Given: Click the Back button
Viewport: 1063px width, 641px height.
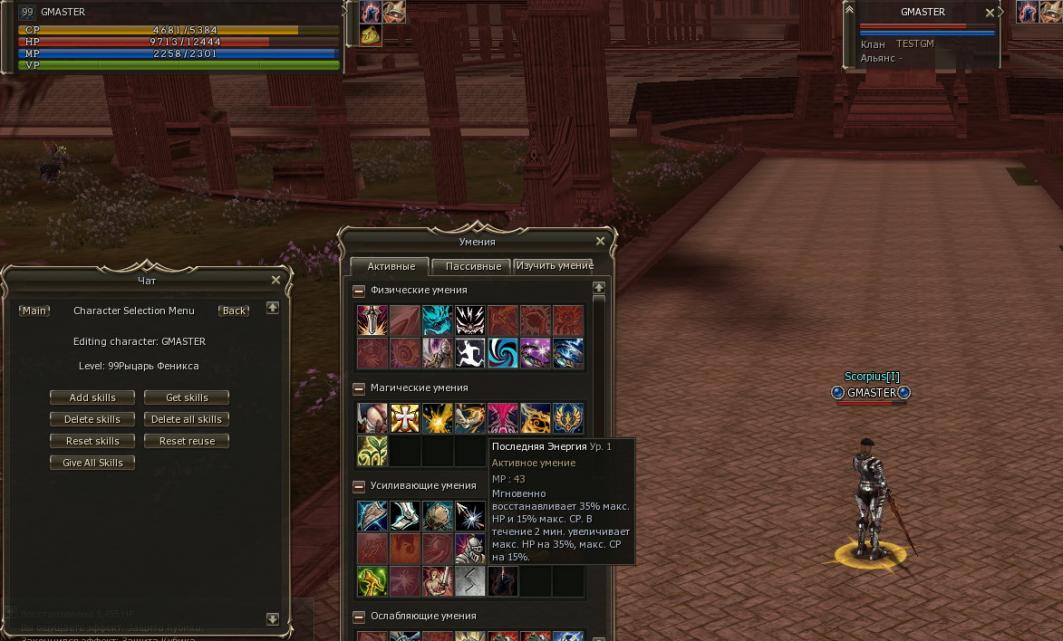Looking at the screenshot, I should pos(234,311).
